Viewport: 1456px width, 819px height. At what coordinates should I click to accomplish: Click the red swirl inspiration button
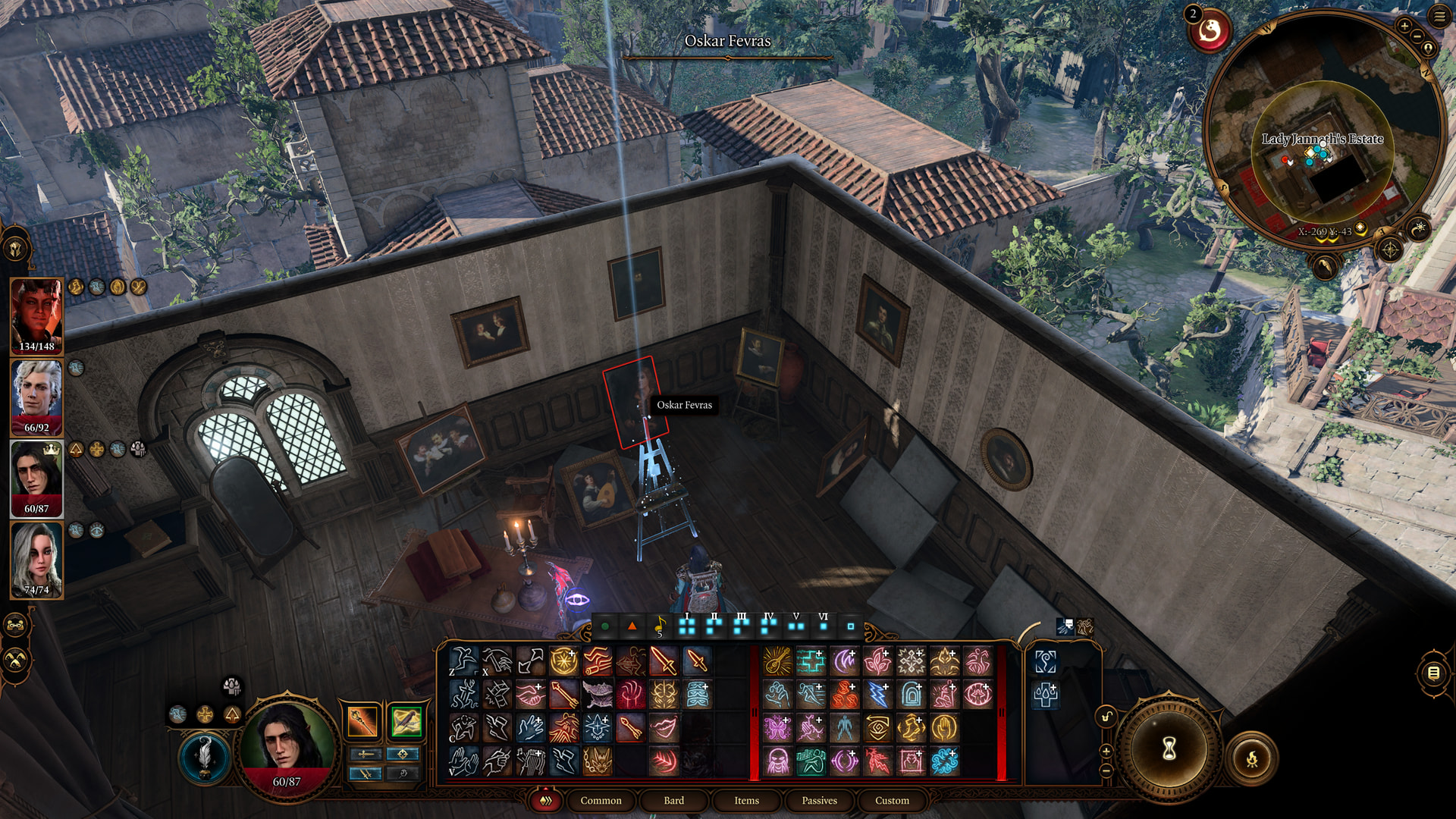(1209, 31)
